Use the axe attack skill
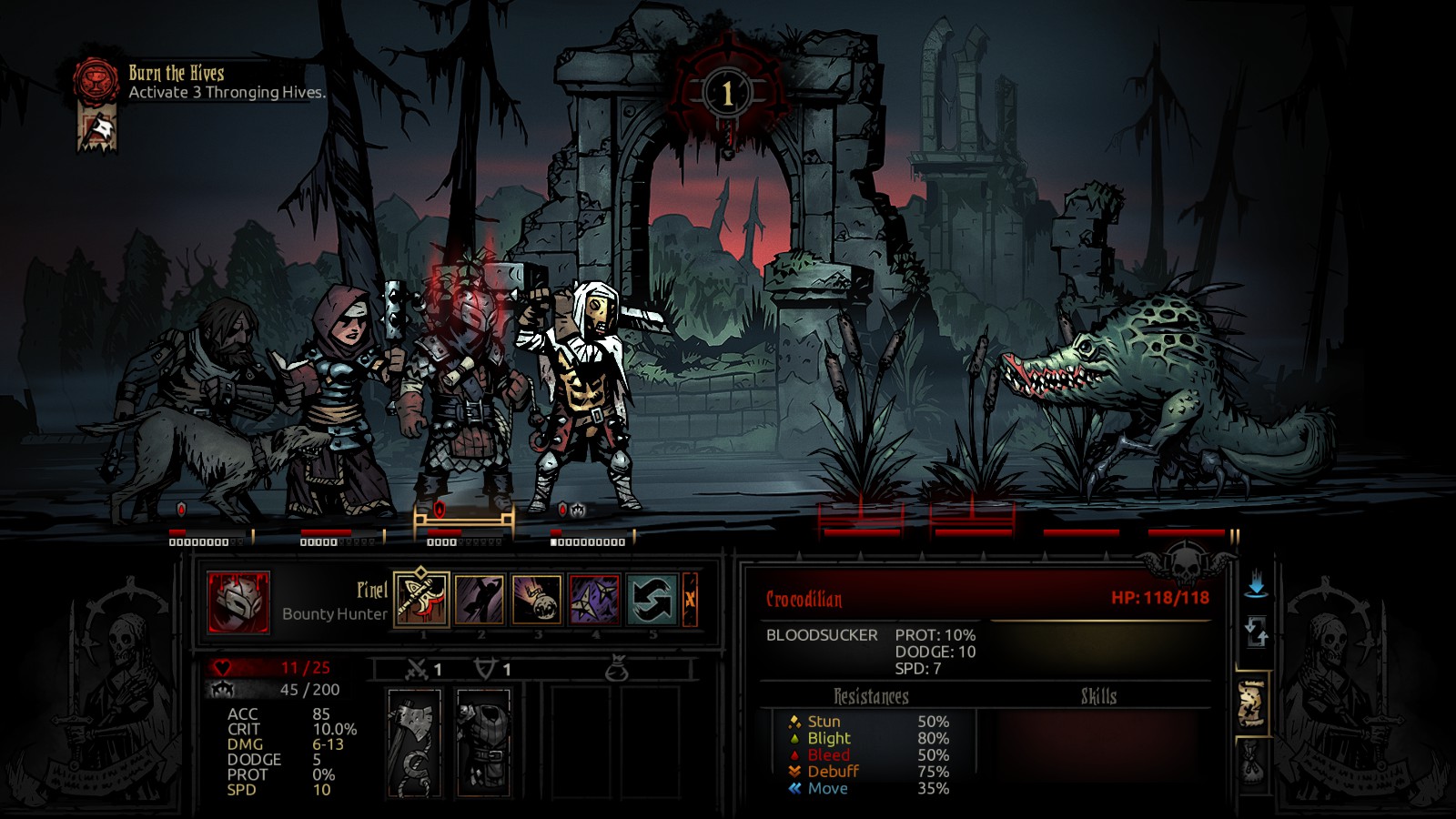The height and width of the screenshot is (819, 1456). 422,600
